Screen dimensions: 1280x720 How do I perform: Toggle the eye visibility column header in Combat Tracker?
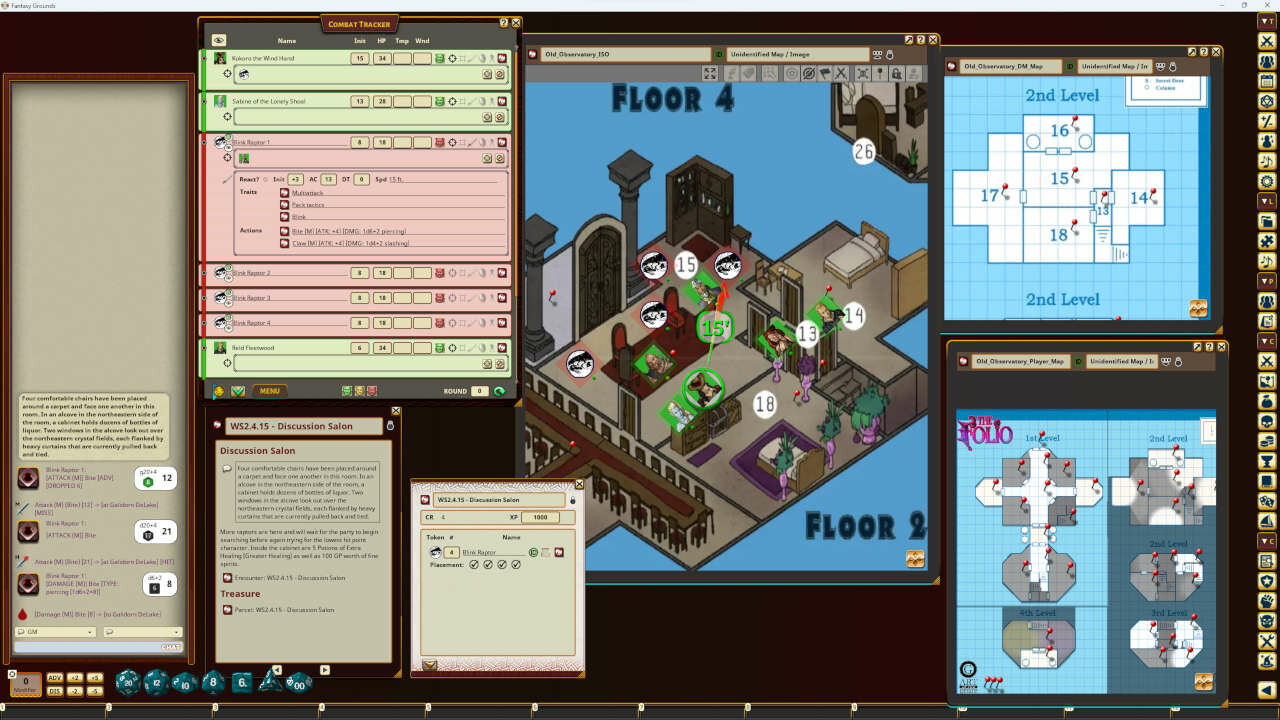(x=218, y=39)
